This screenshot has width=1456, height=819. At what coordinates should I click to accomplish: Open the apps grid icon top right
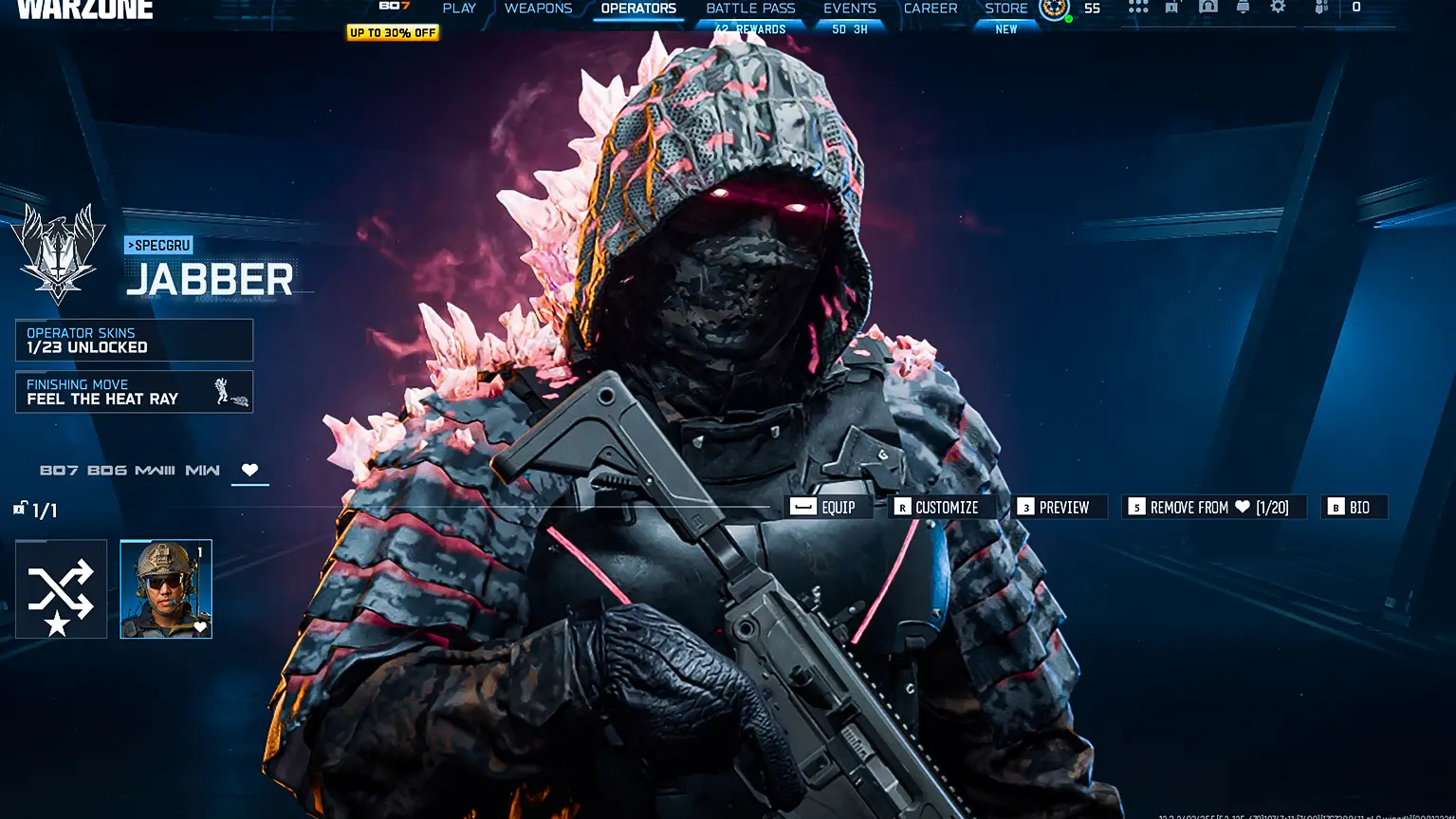click(x=1137, y=8)
